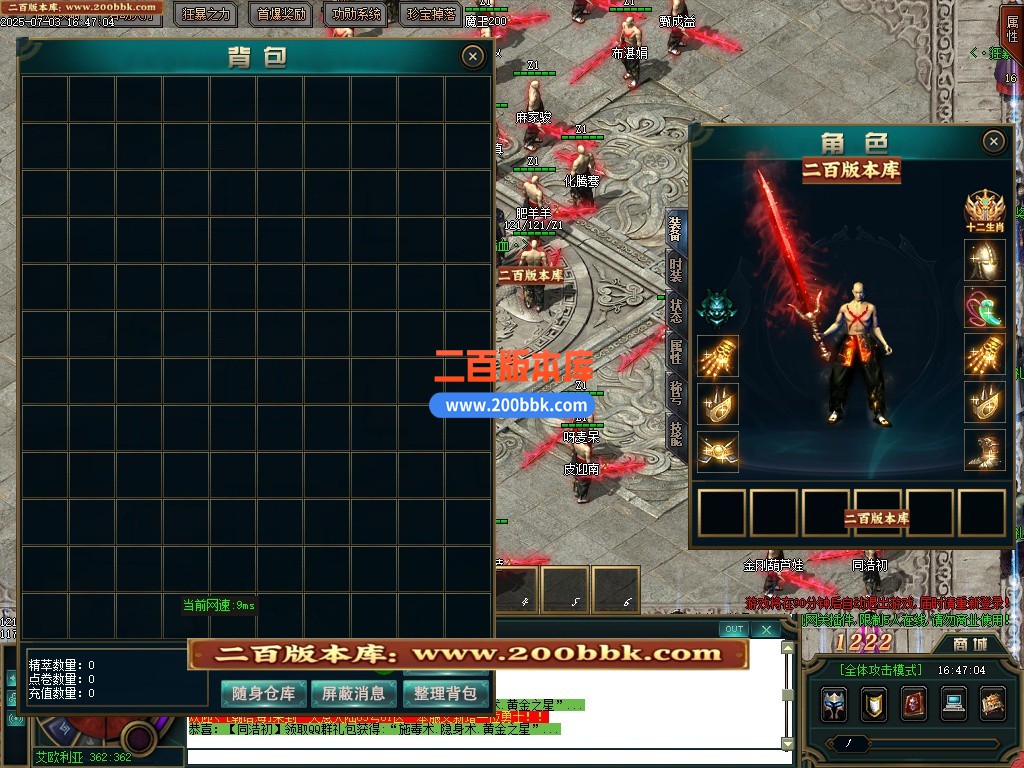Switch to the 状态 status tab
The width and height of the screenshot is (1024, 768).
click(676, 310)
